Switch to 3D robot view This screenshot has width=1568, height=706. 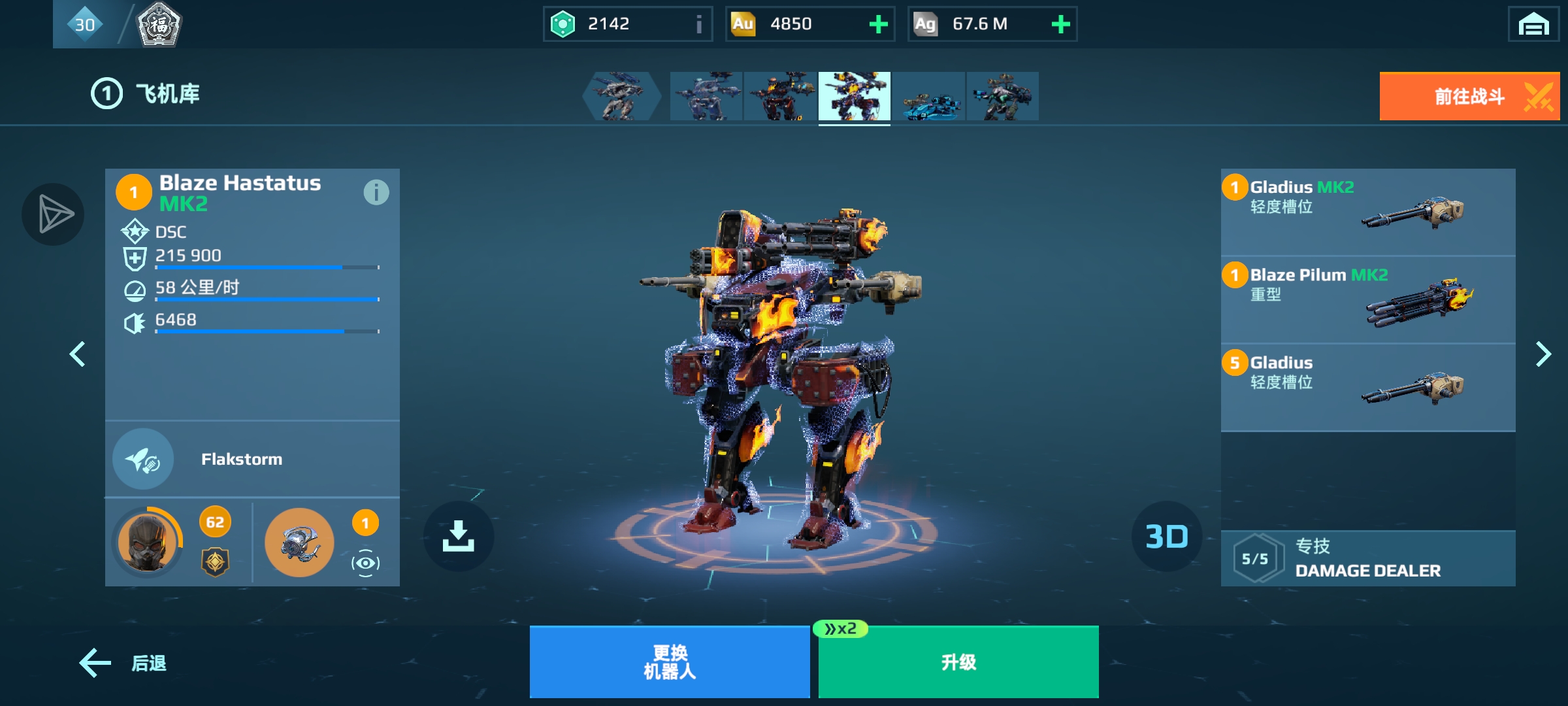1166,536
